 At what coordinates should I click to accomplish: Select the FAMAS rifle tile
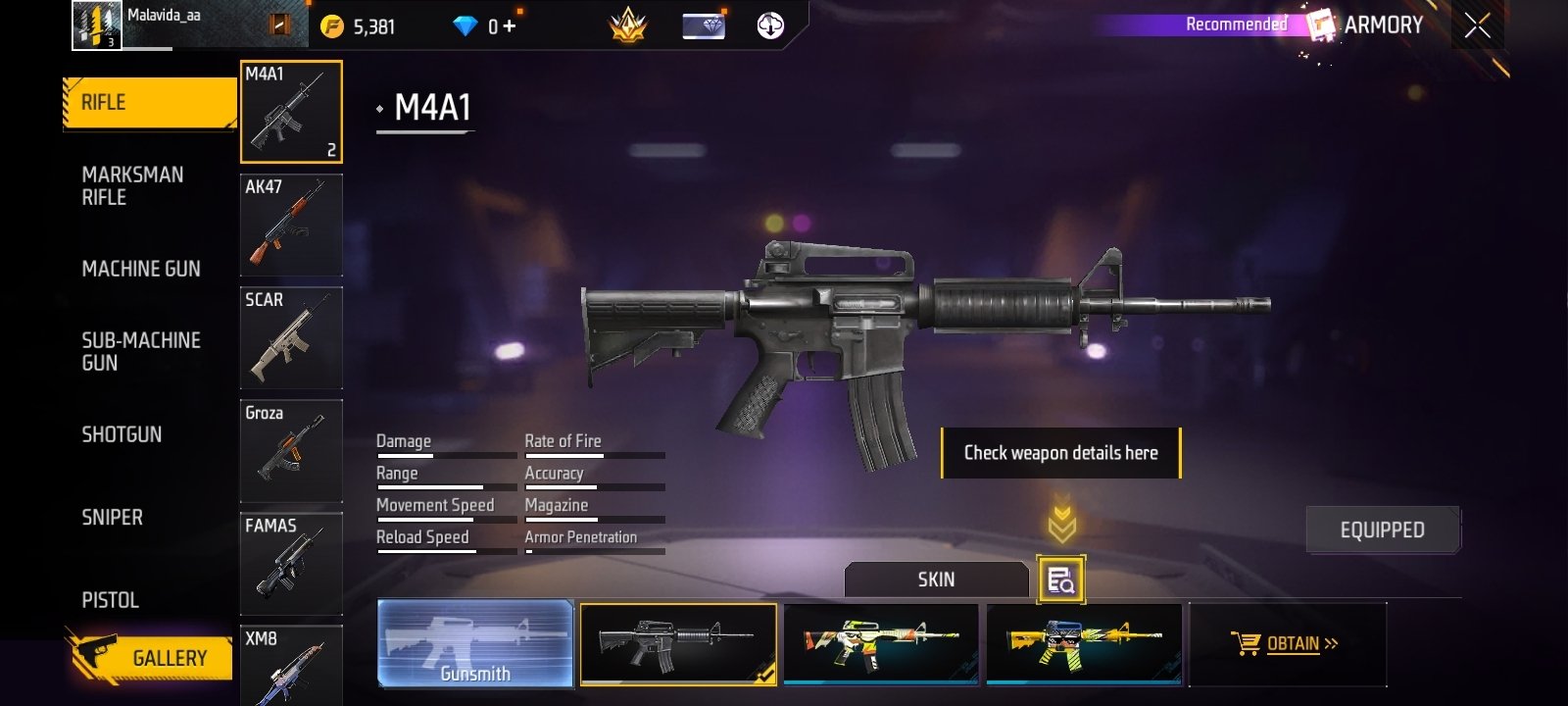click(x=291, y=563)
